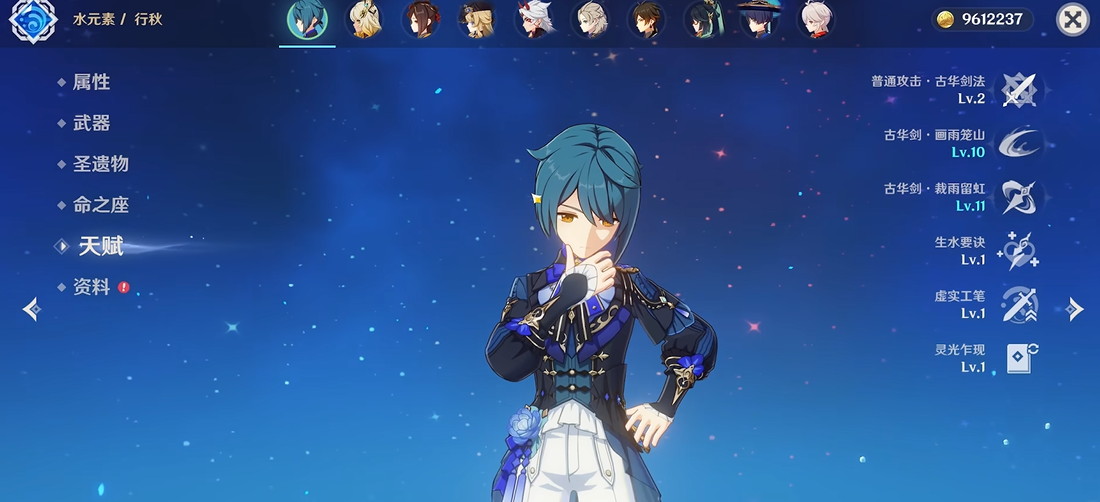
Task: Select Zhongli's dark-haired portrait
Action: tap(647, 20)
